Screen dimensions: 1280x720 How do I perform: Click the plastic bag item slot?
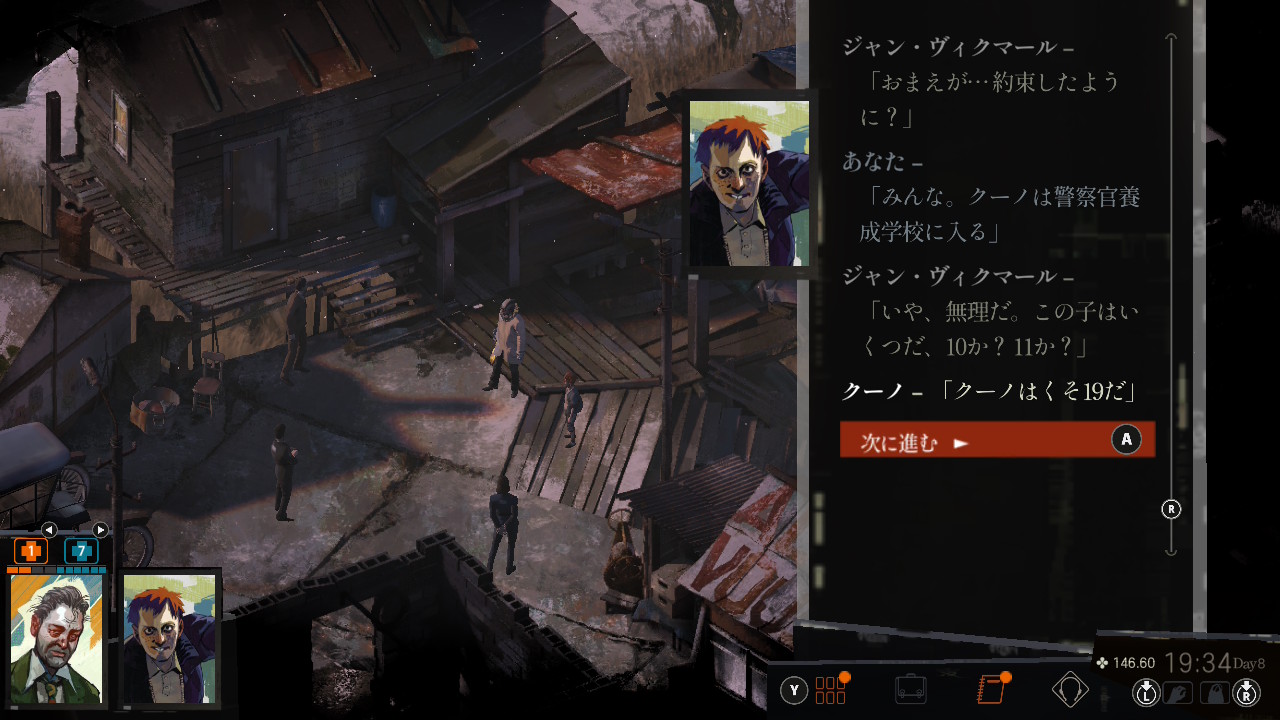[x=1213, y=692]
